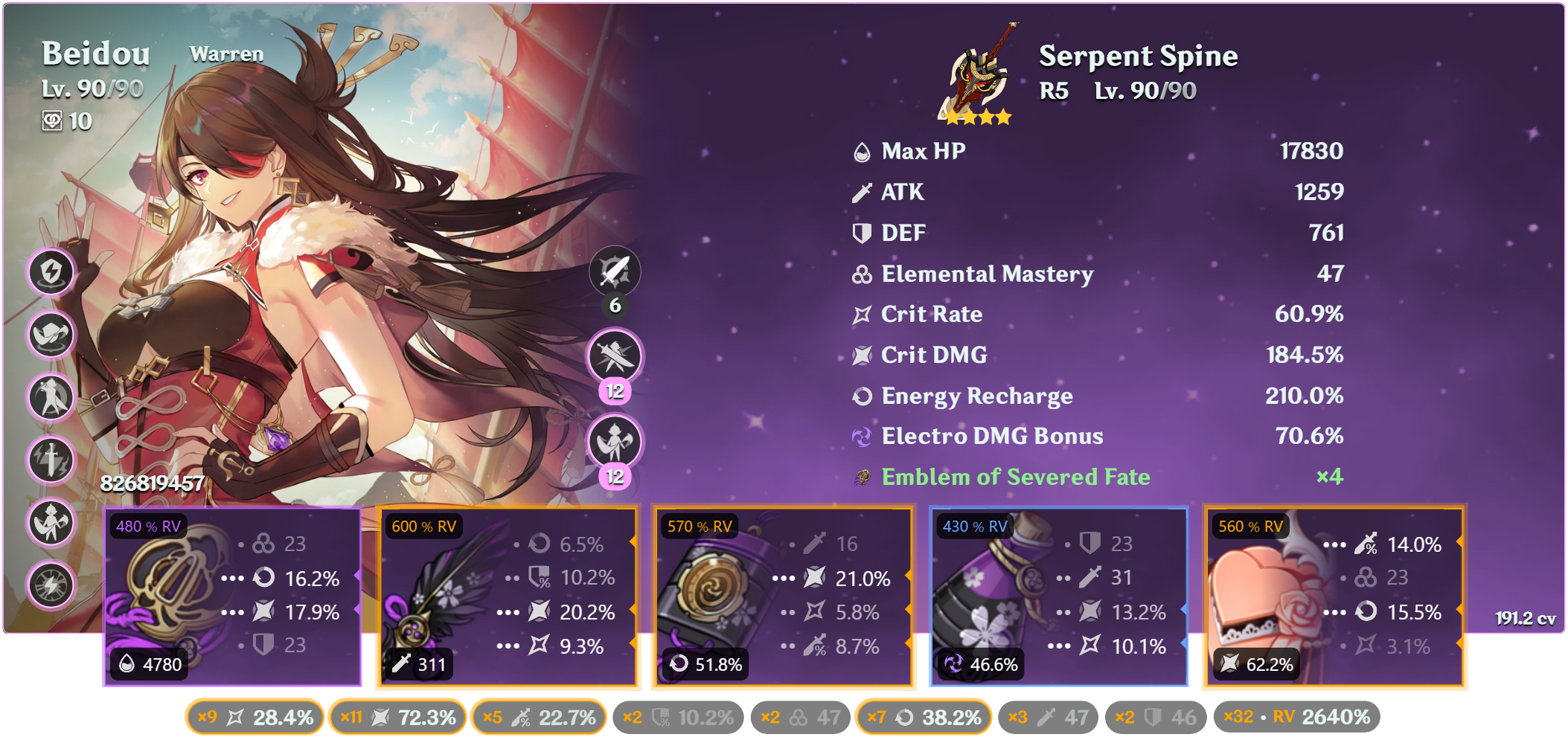Viewport: 1568px width, 740px height.
Task: Open the Elemental Skill talent icon showing level 12
Action: pos(616,355)
